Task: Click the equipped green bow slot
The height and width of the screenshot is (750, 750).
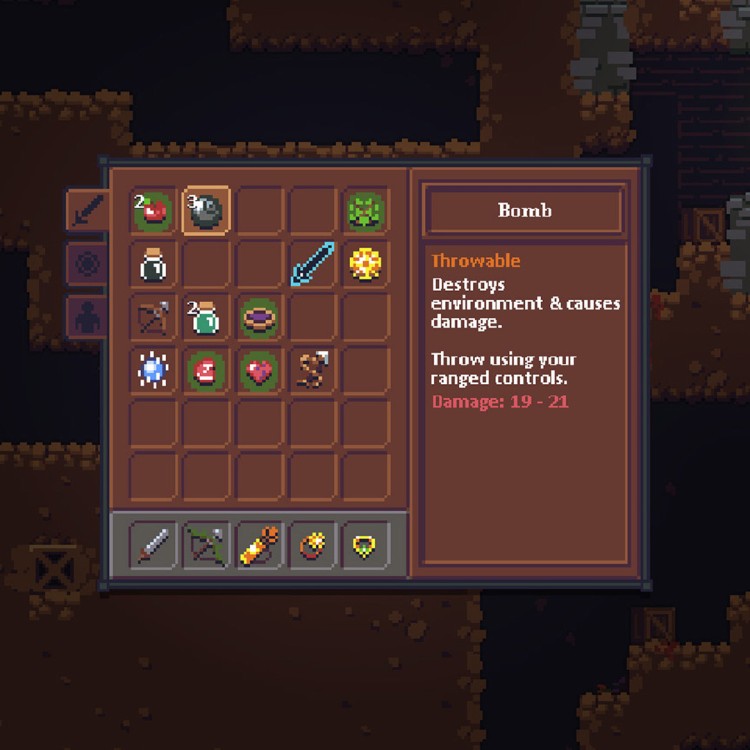Action: (206, 545)
